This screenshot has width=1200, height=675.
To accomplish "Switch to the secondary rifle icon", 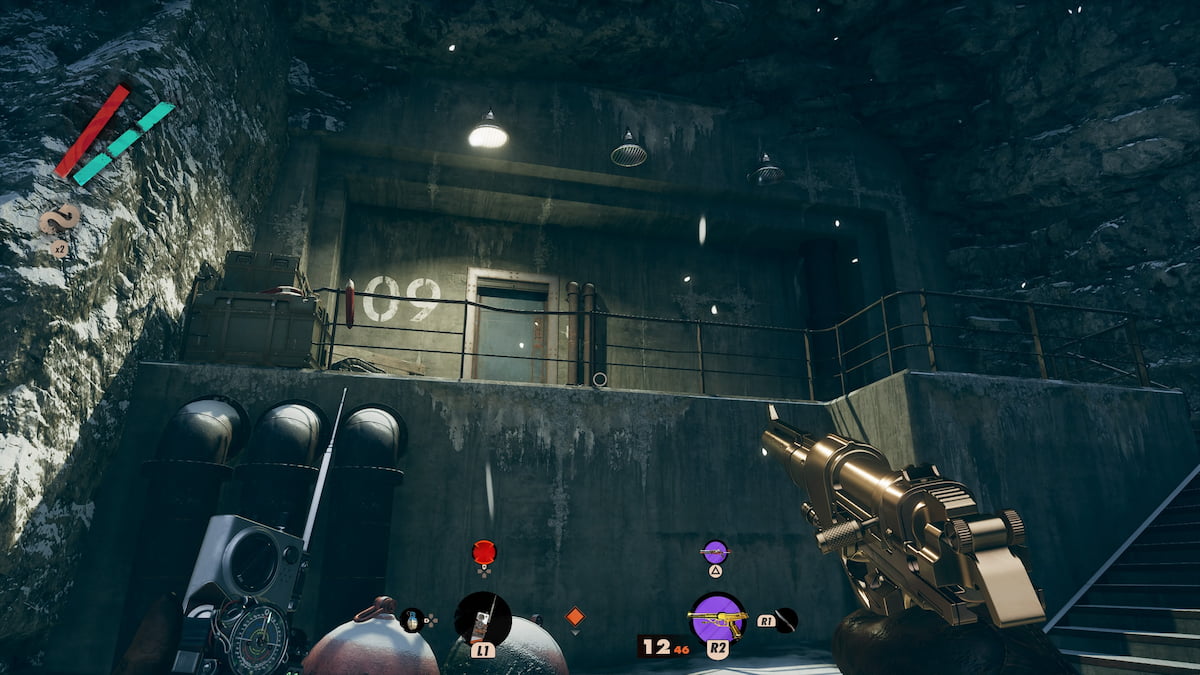I will click(714, 550).
